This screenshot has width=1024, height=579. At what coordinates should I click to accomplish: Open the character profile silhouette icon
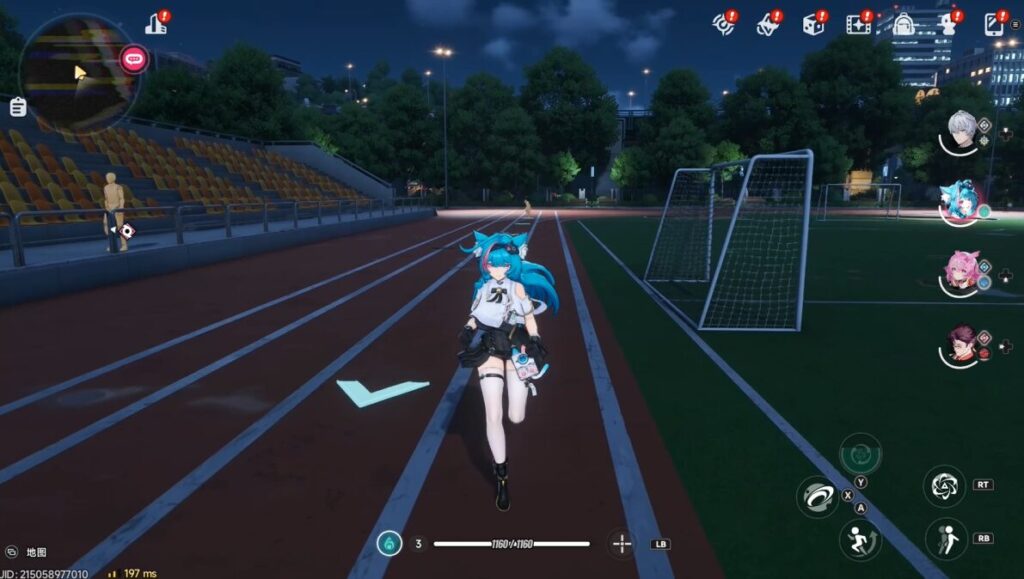pyautogui.click(x=950, y=24)
